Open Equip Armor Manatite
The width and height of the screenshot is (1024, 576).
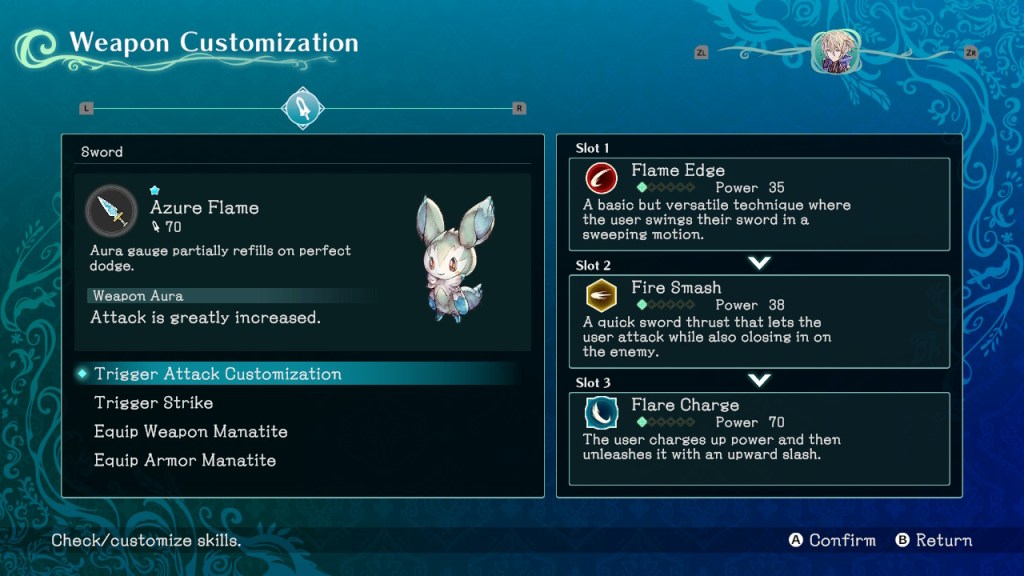point(185,461)
